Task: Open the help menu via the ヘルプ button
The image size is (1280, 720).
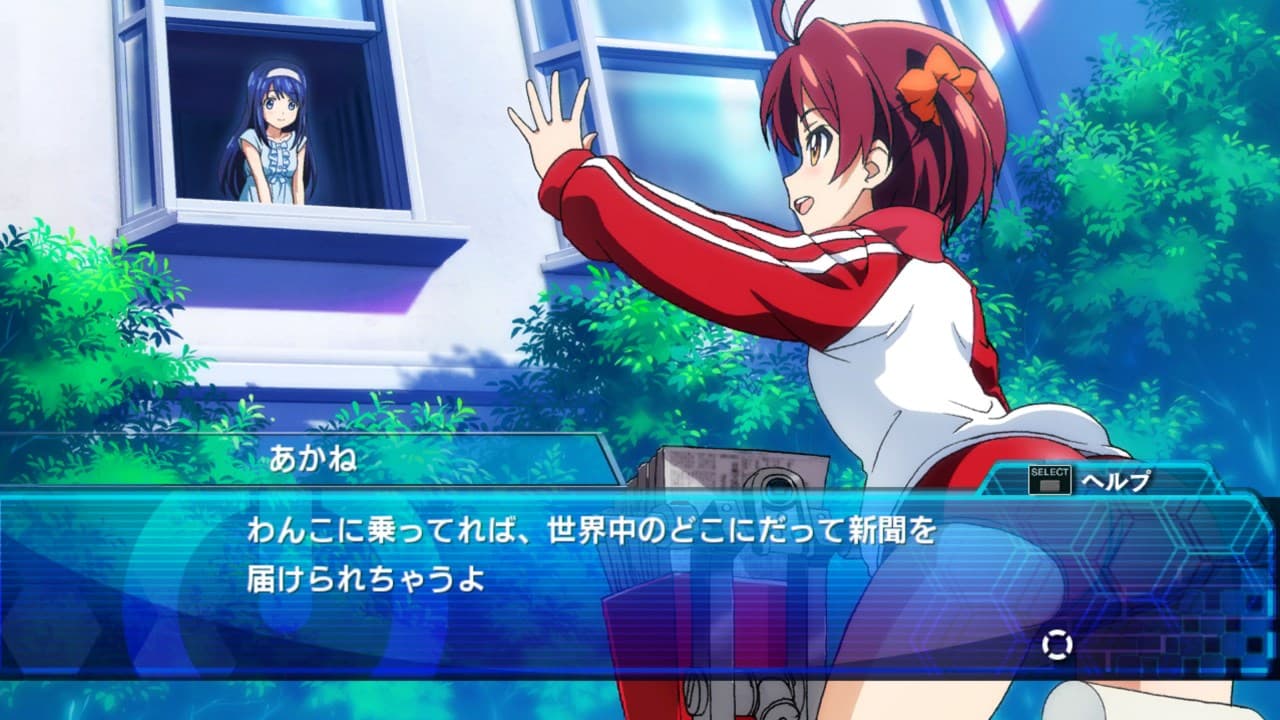Action: click(1110, 481)
